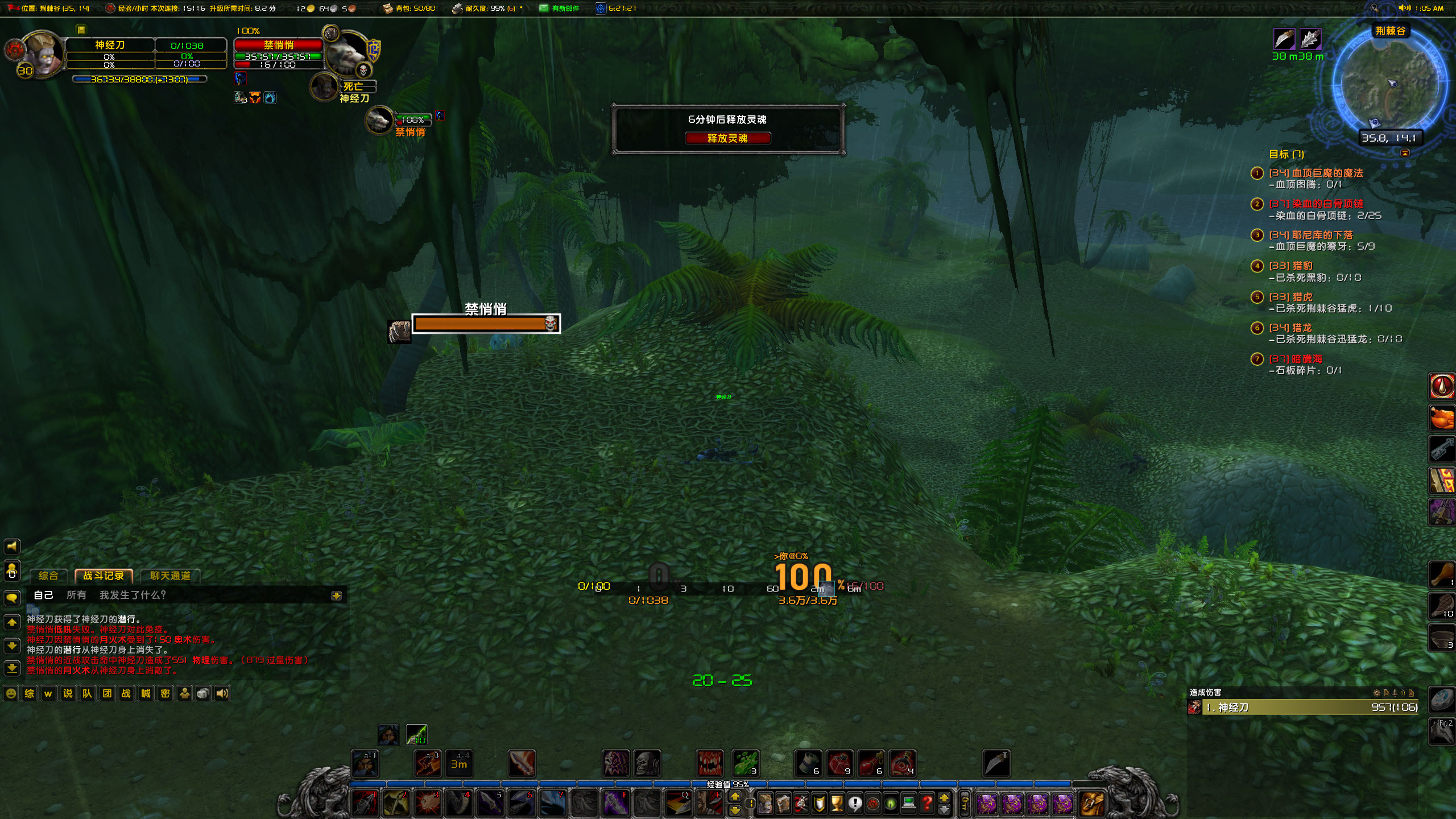The width and height of the screenshot is (1456, 819).
Task: Mute sound with the speaker icon above chat
Action: tap(13, 547)
